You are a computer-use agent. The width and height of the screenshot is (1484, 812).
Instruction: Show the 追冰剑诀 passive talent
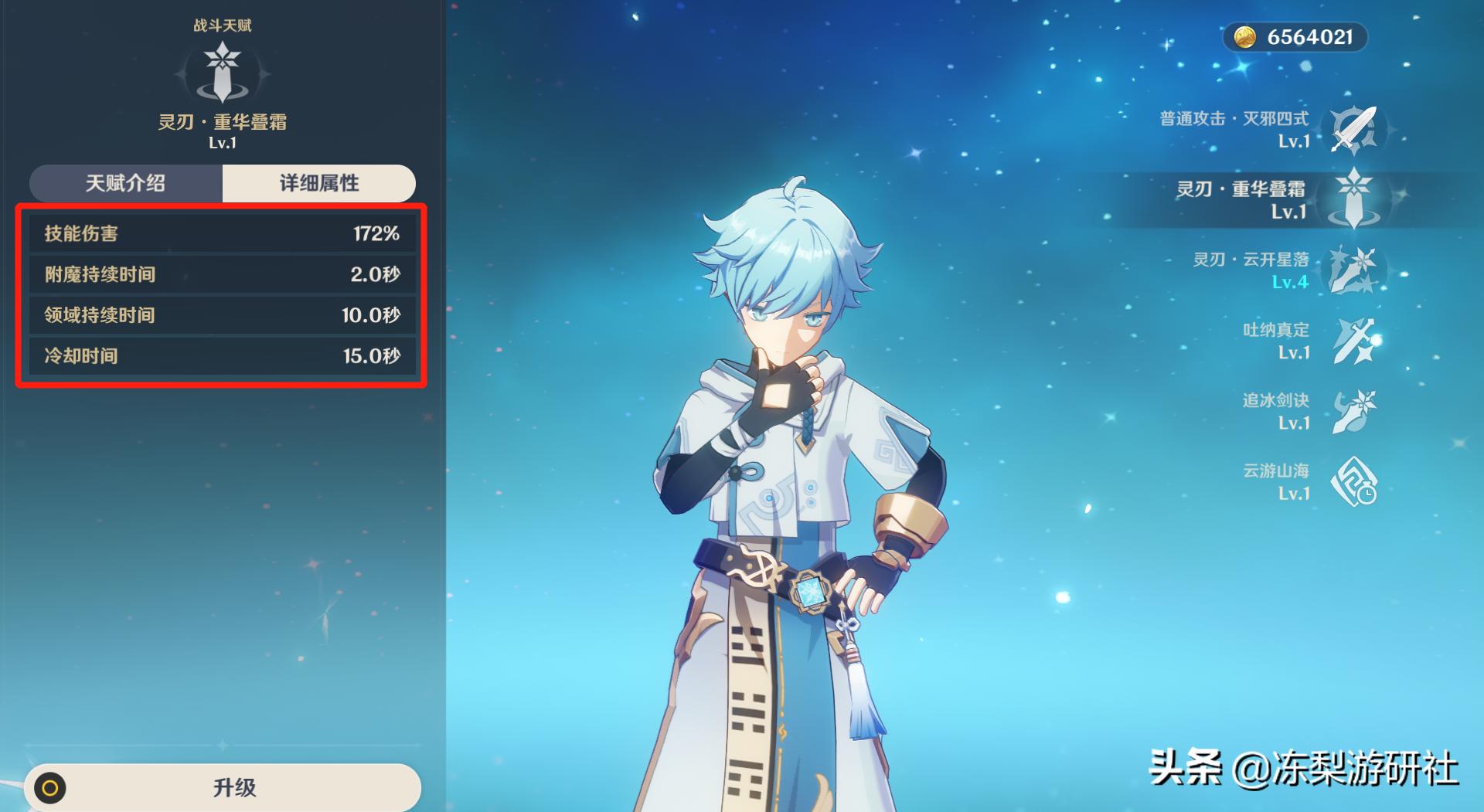click(x=1353, y=410)
